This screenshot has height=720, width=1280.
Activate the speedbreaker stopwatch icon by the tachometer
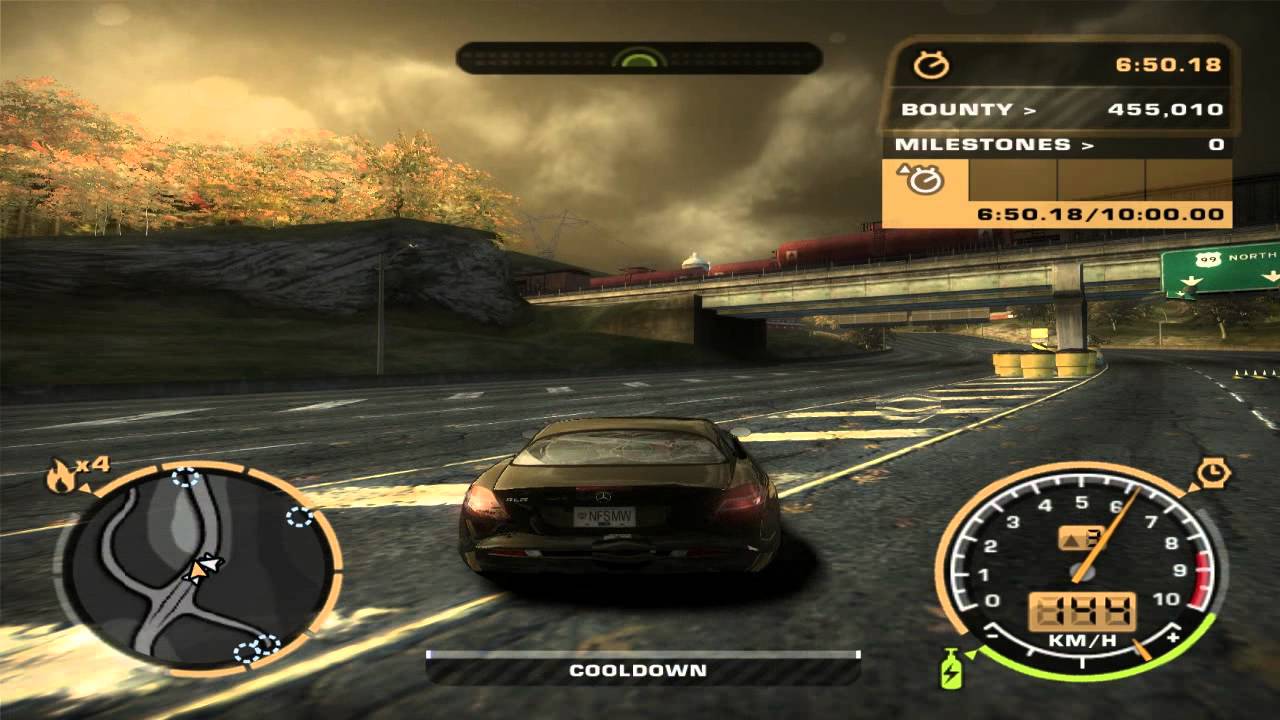1212,470
